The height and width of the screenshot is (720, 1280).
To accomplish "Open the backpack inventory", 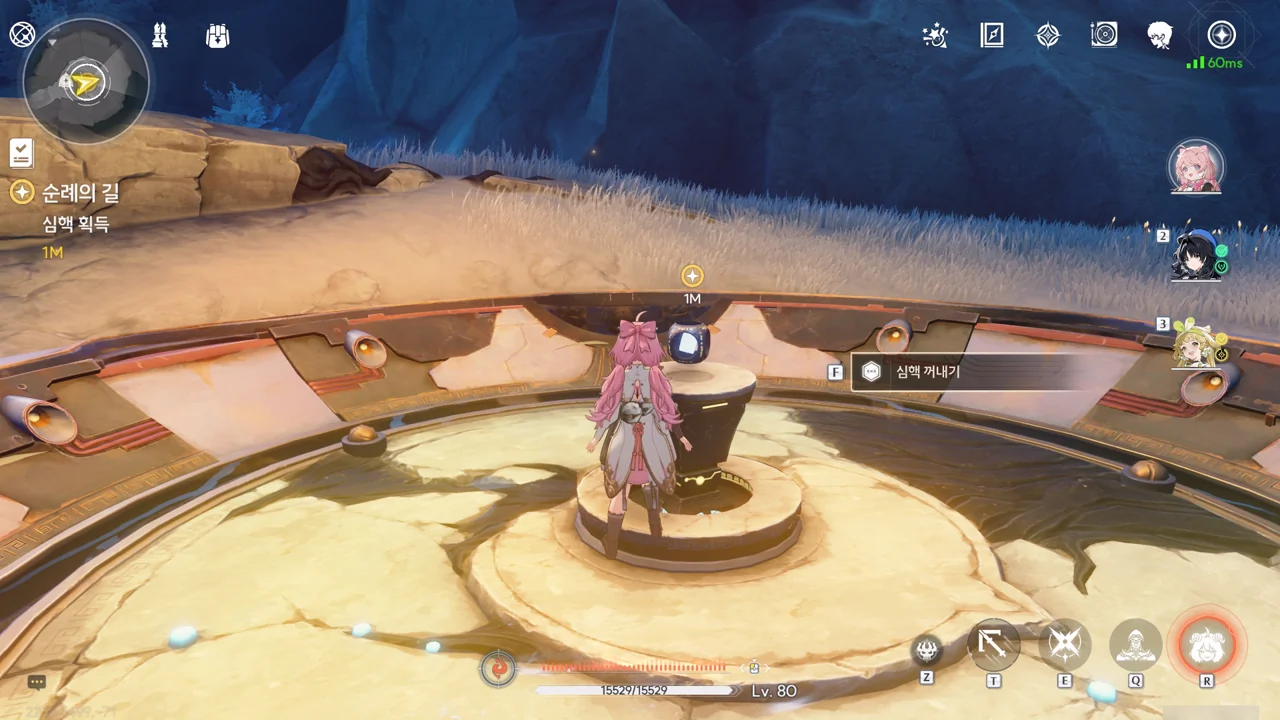I will [217, 36].
